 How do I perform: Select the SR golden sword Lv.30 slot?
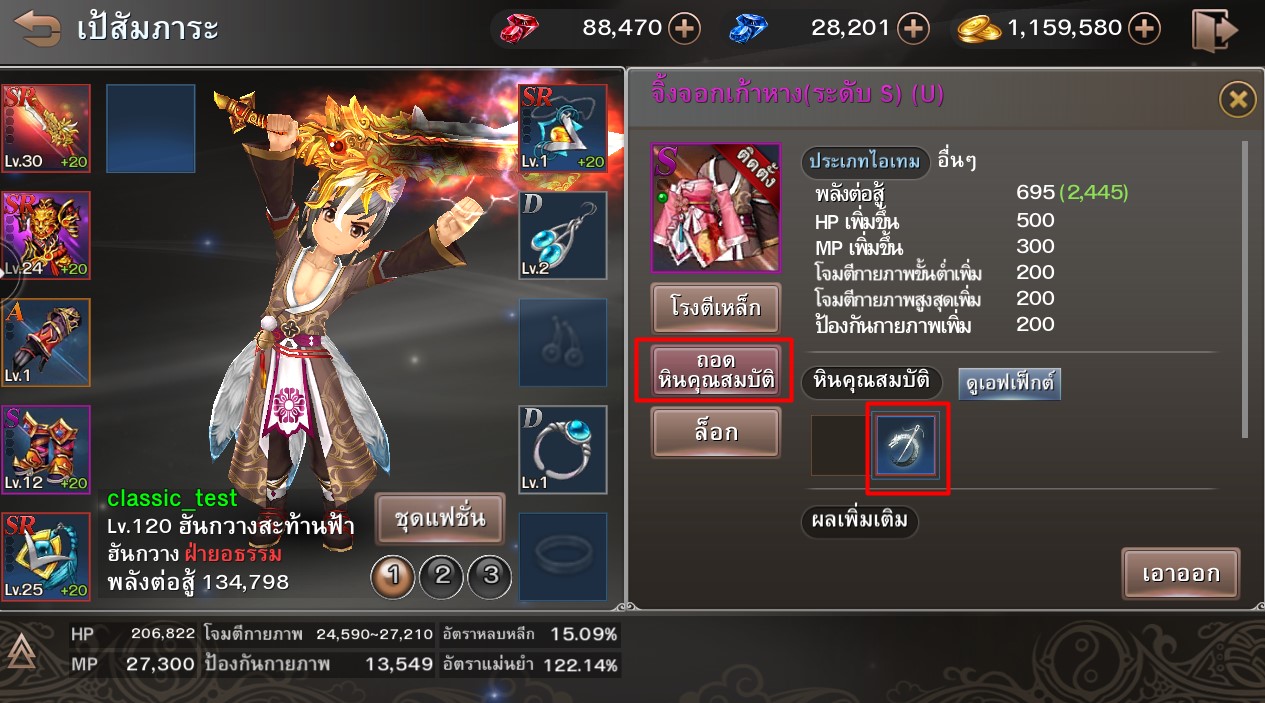(46, 128)
